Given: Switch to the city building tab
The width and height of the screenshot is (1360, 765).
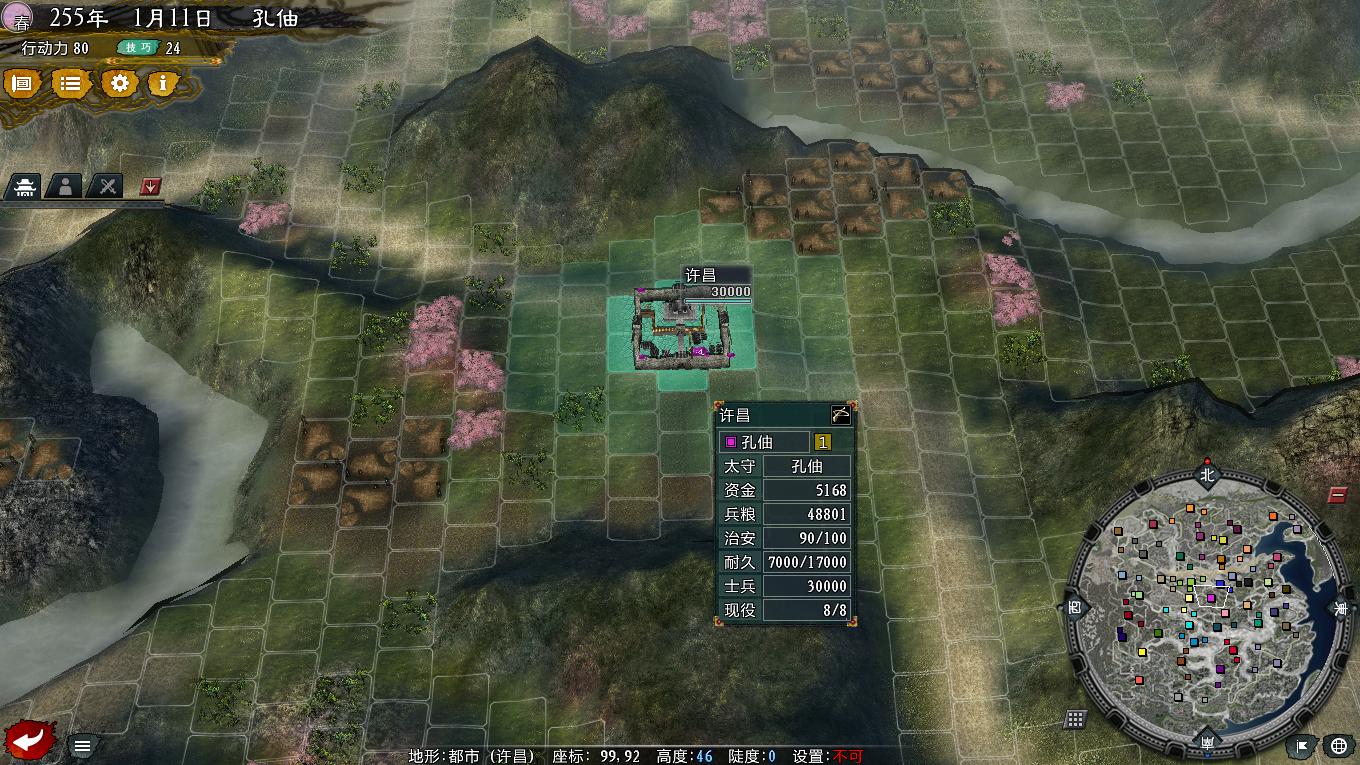Looking at the screenshot, I should point(24,186).
